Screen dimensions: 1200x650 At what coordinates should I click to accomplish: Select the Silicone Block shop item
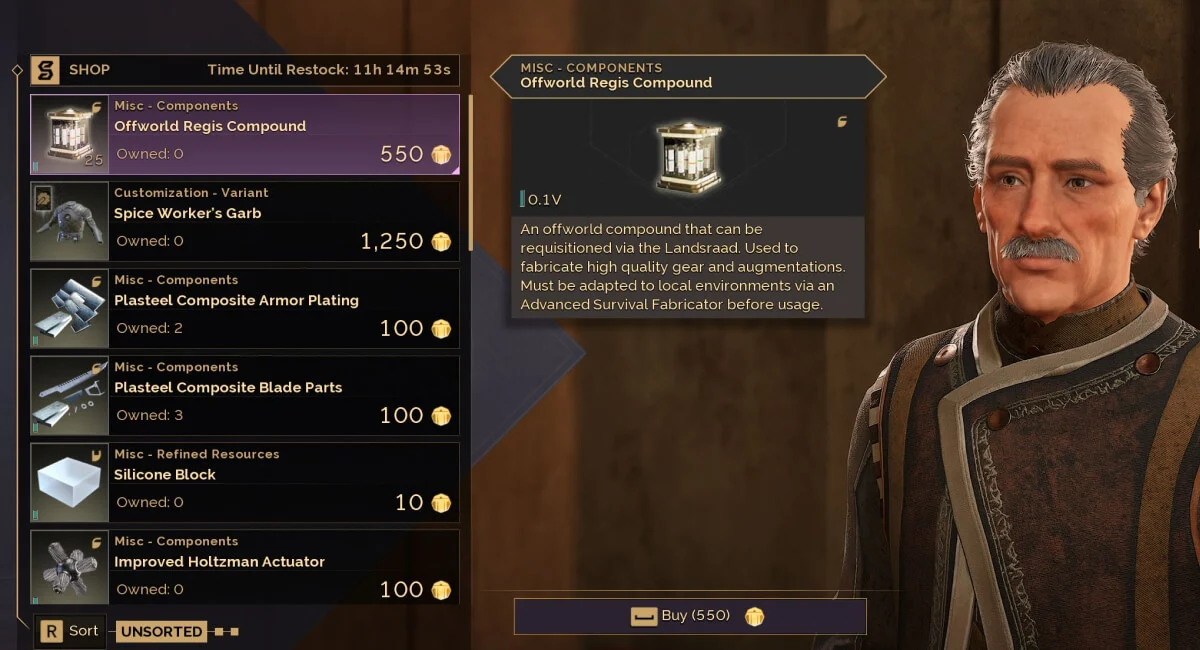[245, 483]
